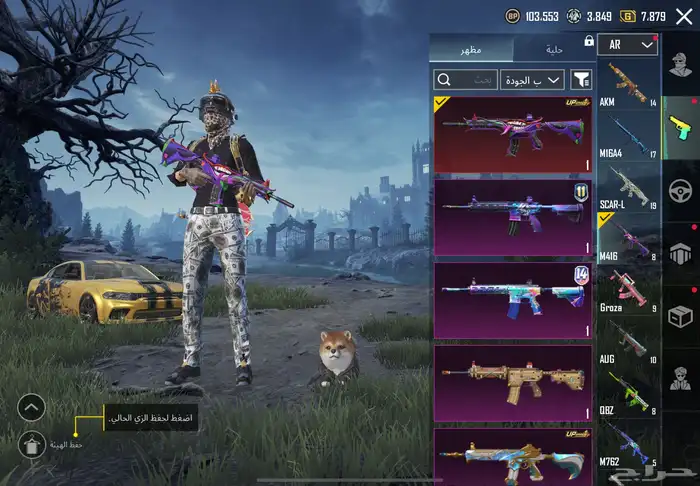Select the M762 weapon entry

click(x=628, y=443)
